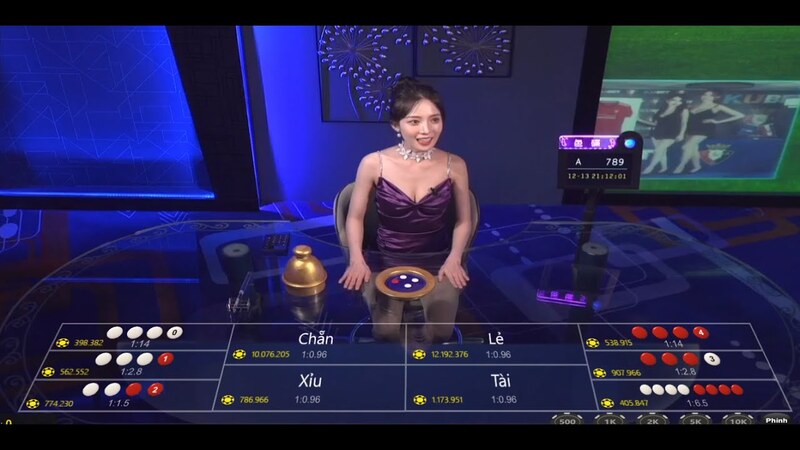Place a bet on Chẵn

pos(316,344)
